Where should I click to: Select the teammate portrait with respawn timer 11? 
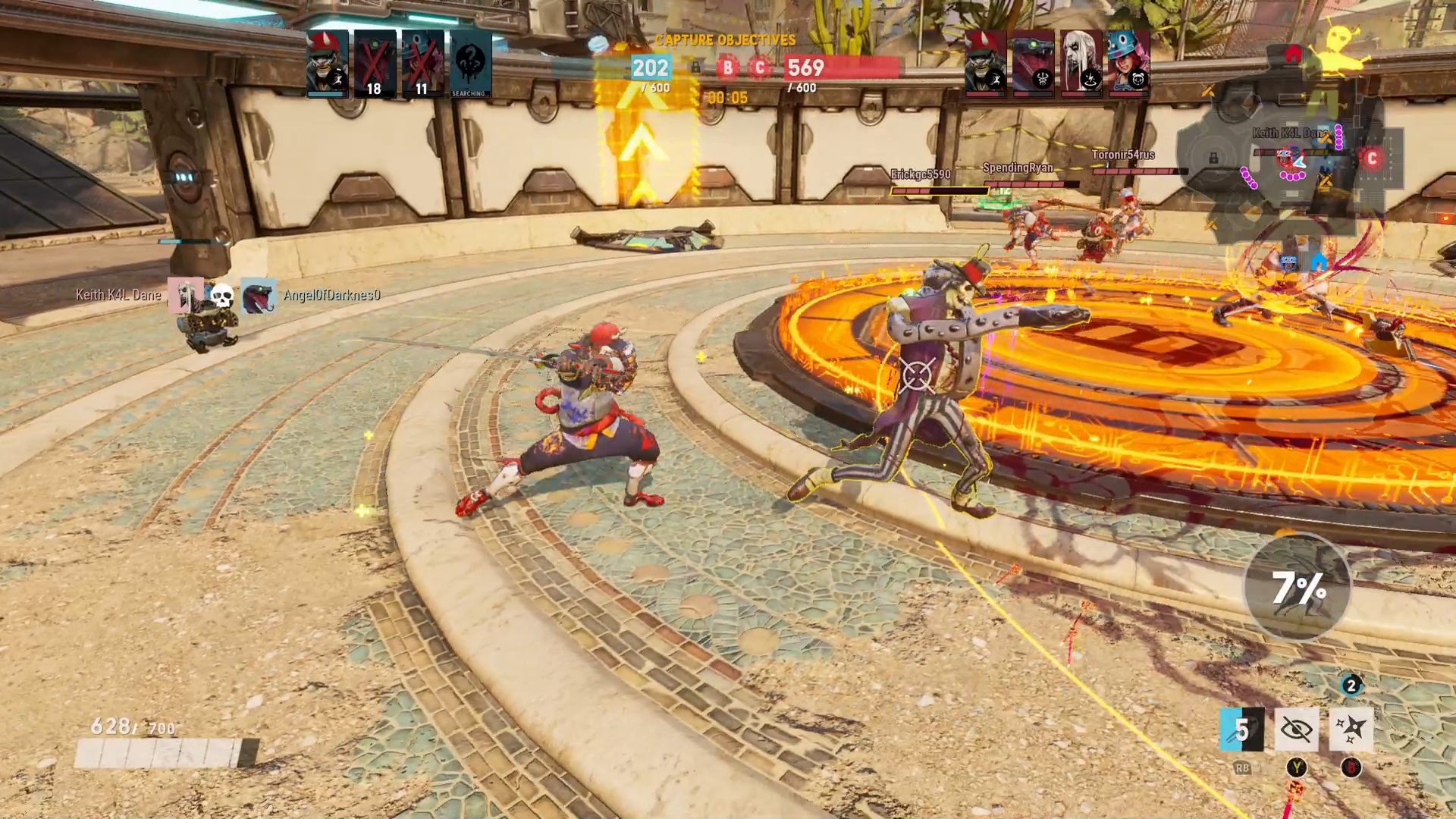(422, 64)
